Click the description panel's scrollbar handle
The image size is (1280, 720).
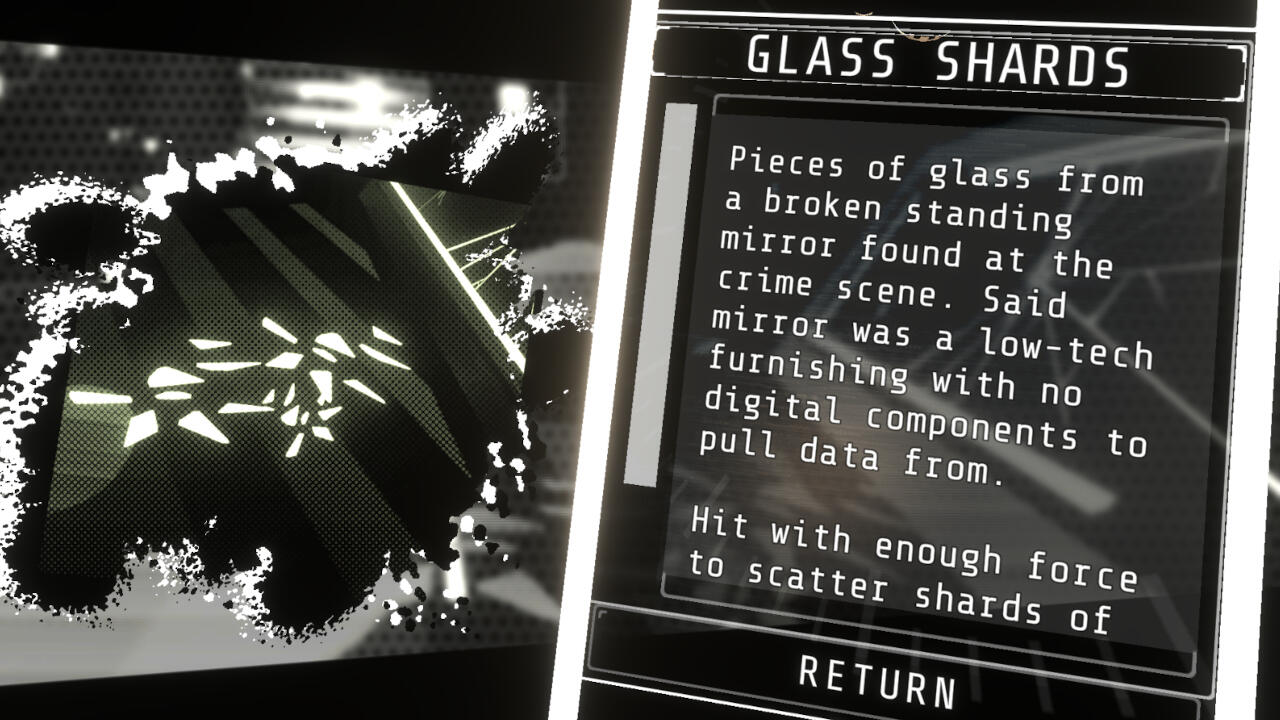(x=659, y=294)
